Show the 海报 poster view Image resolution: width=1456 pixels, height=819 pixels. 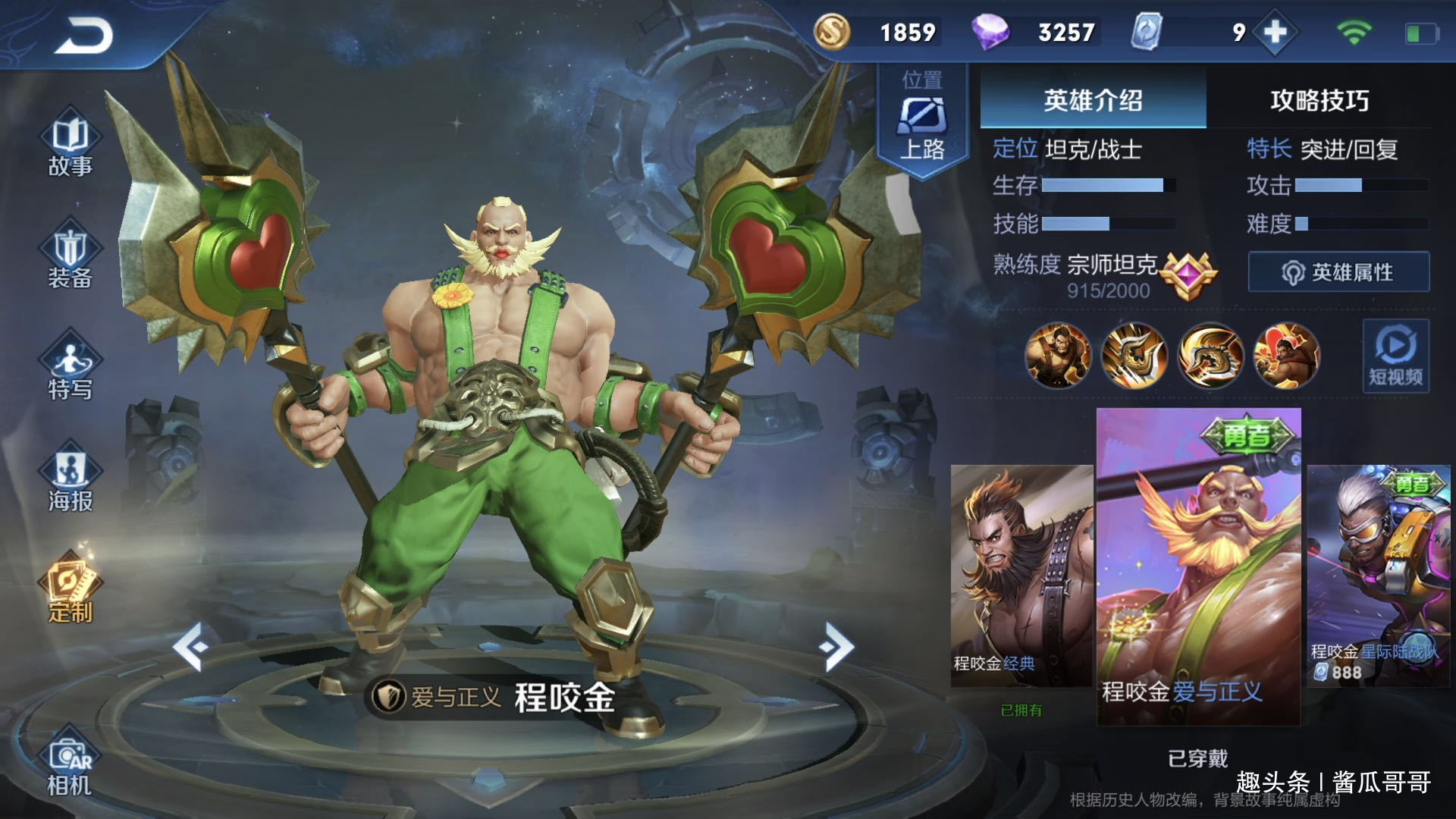pyautogui.click(x=70, y=481)
